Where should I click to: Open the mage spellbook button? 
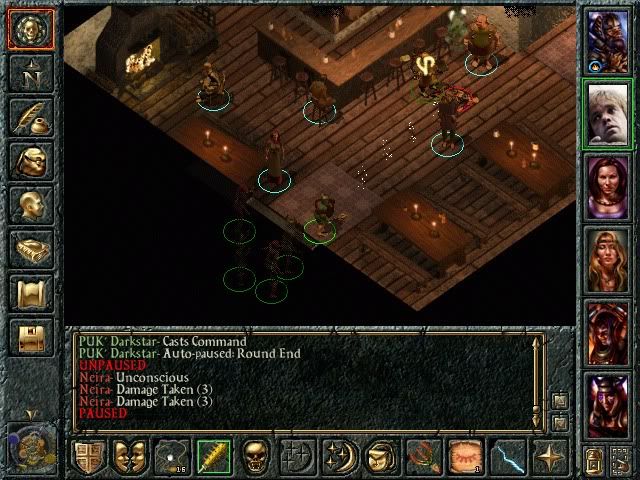(30, 250)
